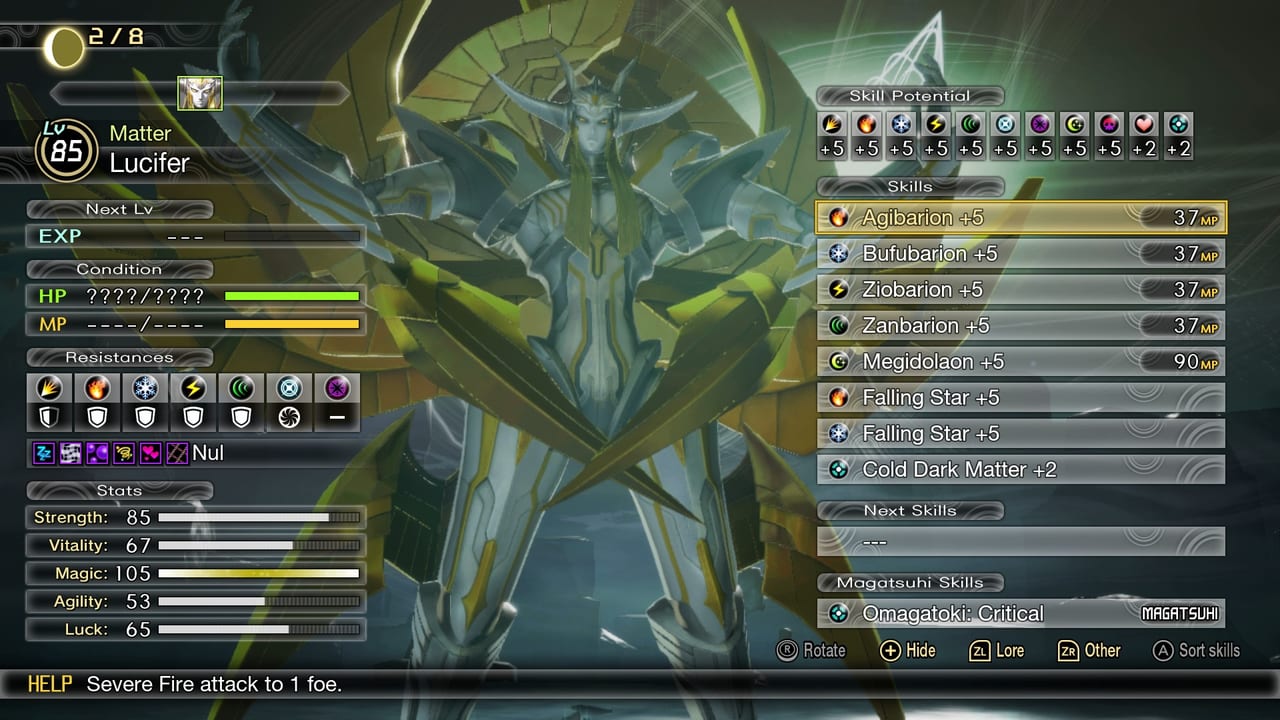Click the Healing potential icon showing +2
Image resolution: width=1280 pixels, height=720 pixels.
coord(1142,125)
